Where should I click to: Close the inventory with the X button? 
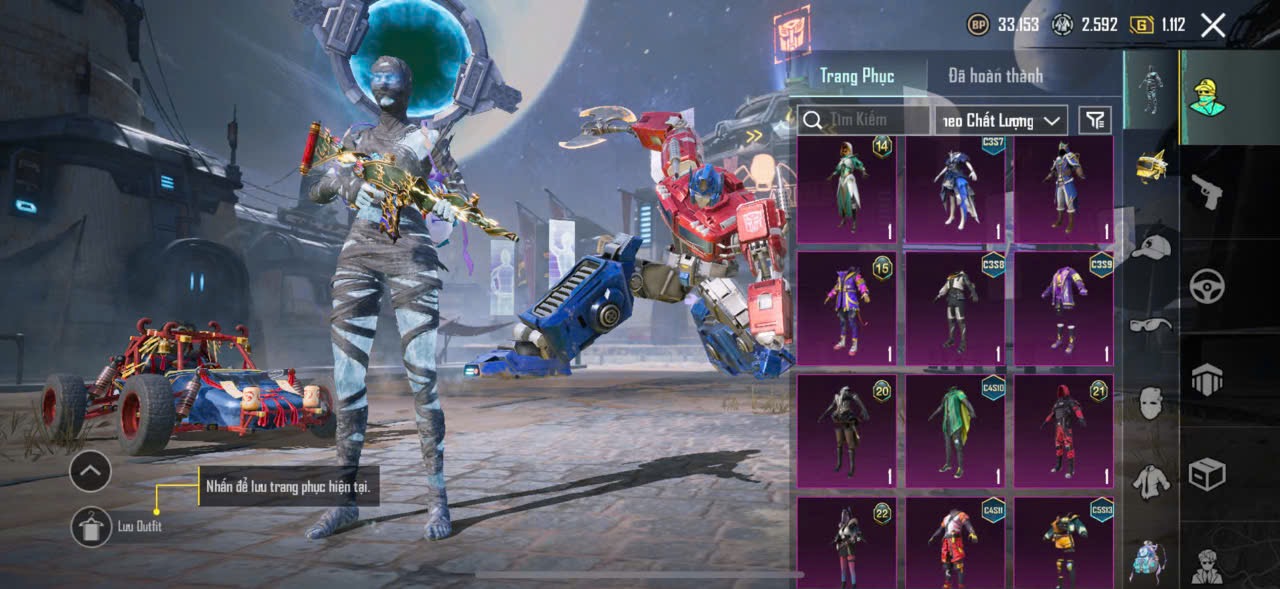1213,26
